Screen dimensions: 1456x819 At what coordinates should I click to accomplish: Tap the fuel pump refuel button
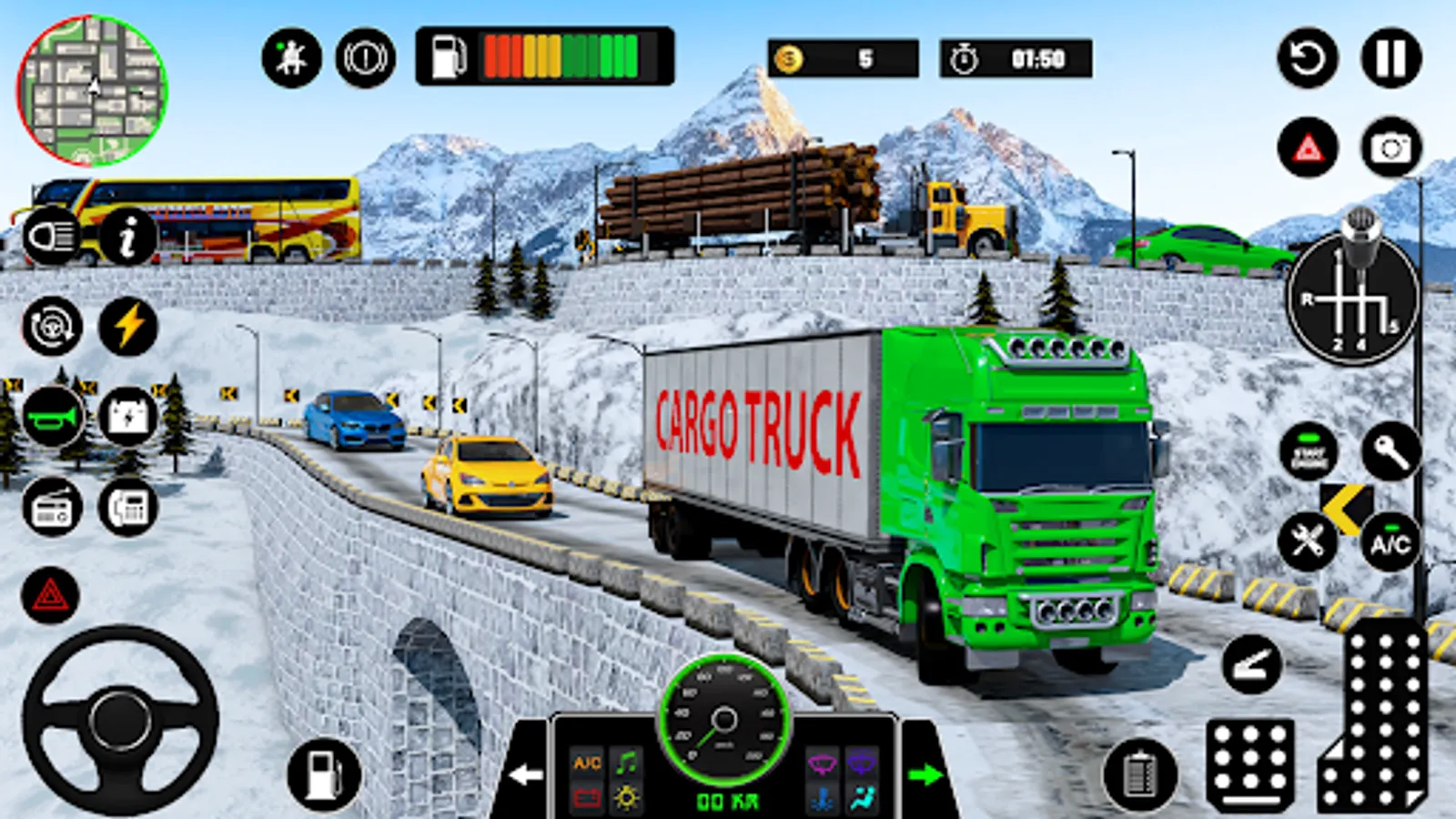(x=324, y=774)
